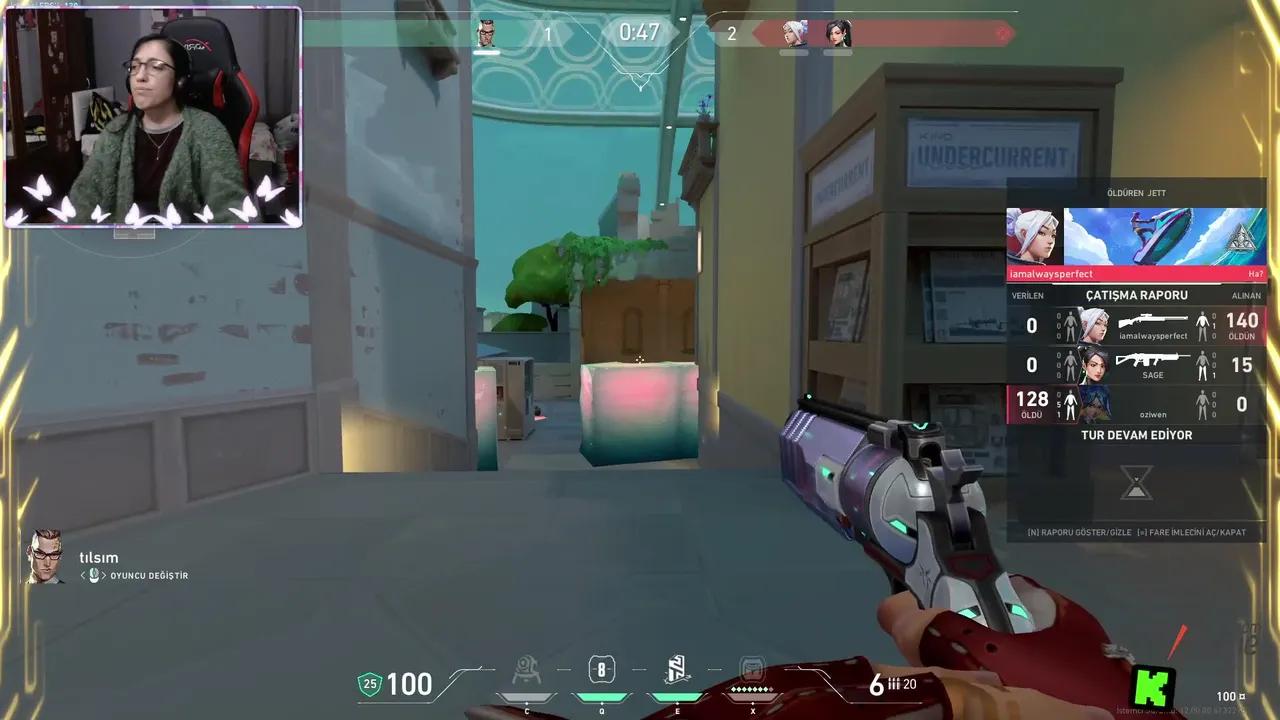Viewport: 1280px width, 720px height.
Task: Click the hourglass icon below TUR DEVAM EDİYOR
Action: [x=1136, y=482]
